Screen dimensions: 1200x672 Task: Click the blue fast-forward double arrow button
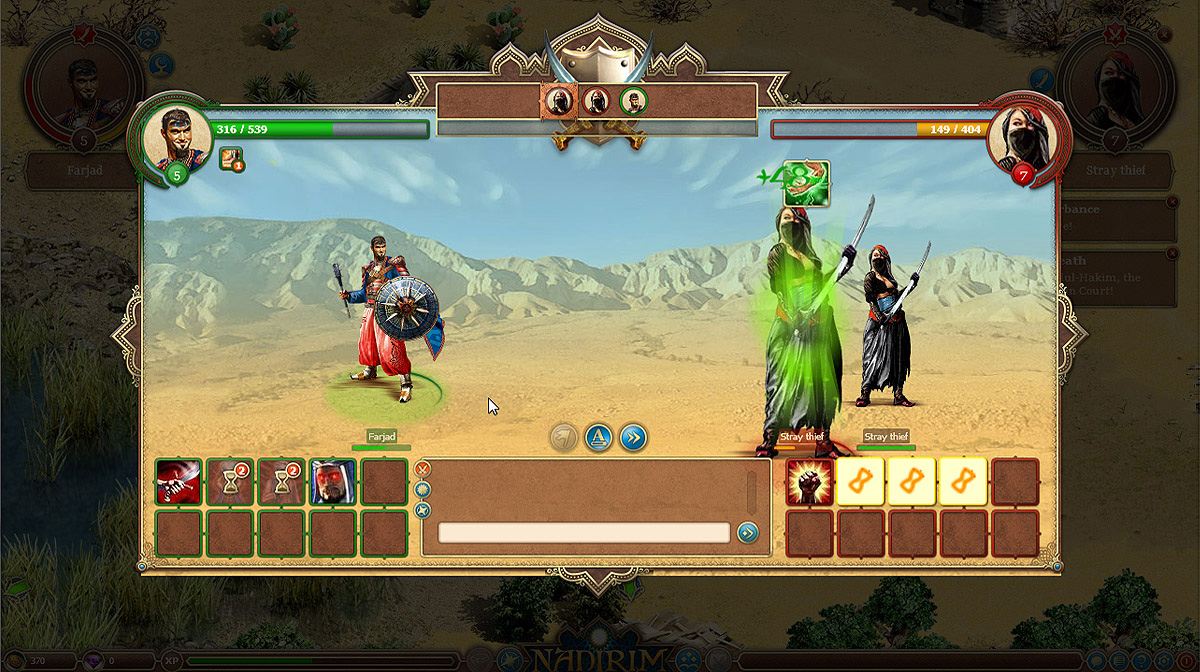pos(633,437)
